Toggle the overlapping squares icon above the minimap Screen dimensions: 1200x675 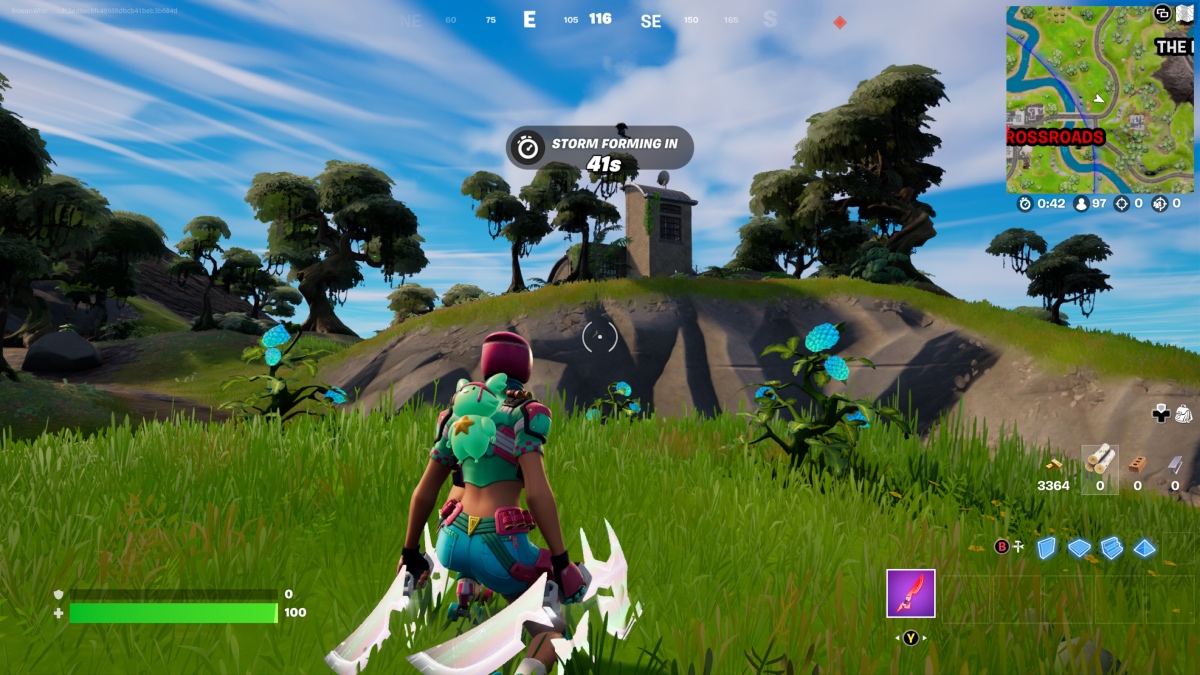point(1163,13)
